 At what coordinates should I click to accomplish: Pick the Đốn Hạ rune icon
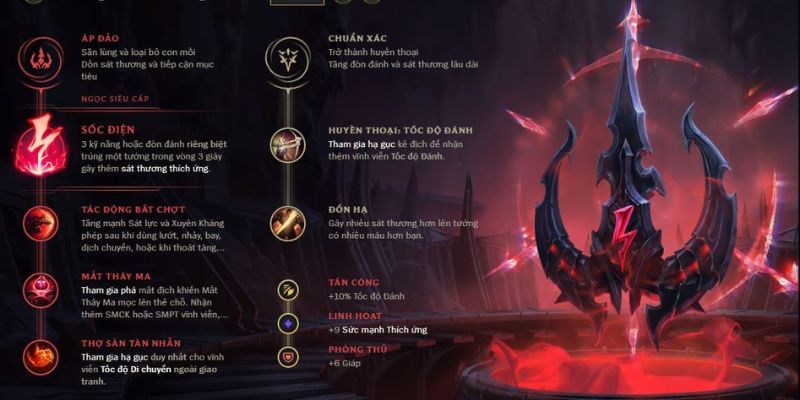click(x=288, y=223)
